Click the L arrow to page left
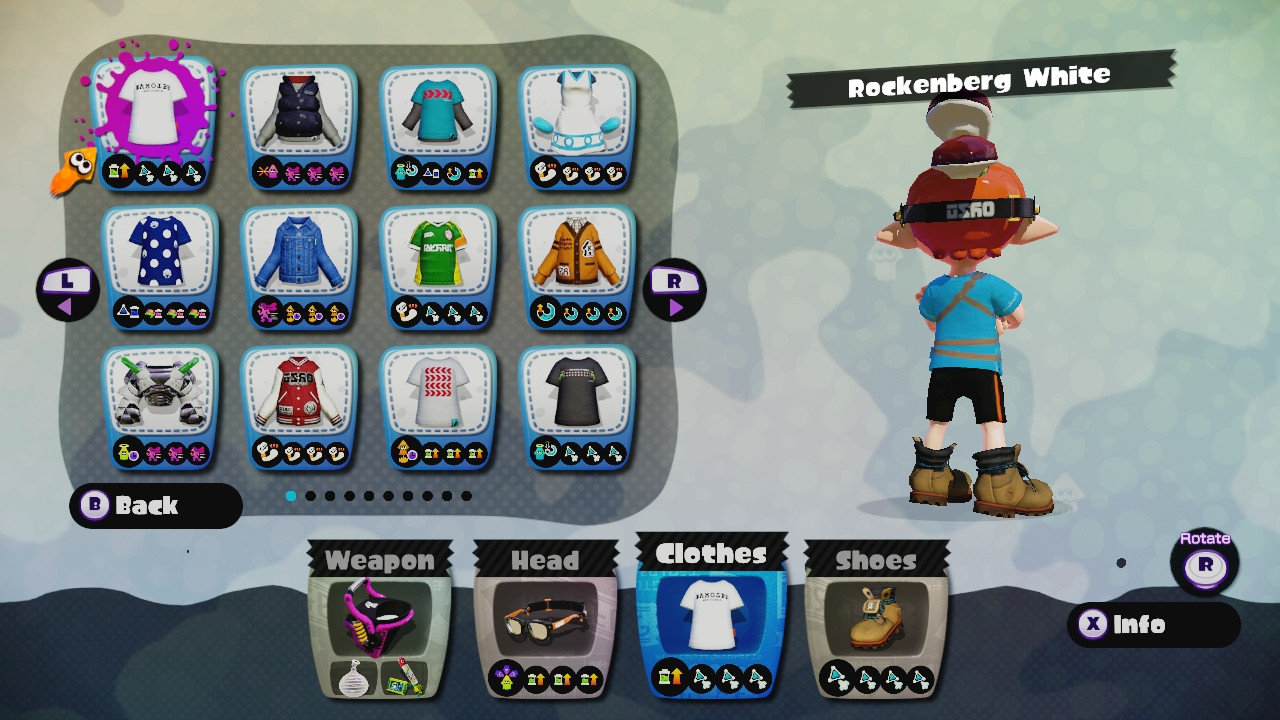This screenshot has height=720, width=1280. [x=67, y=289]
